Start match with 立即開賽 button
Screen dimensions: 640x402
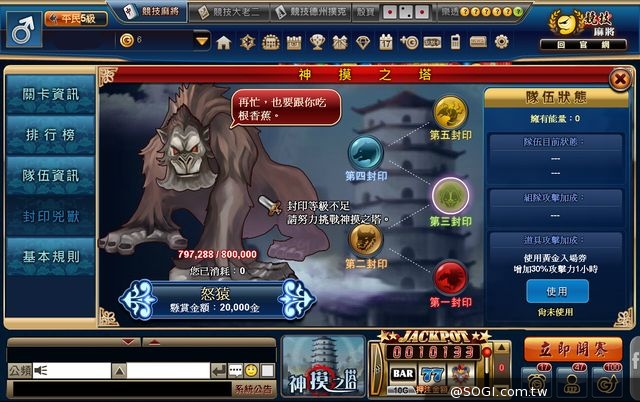click(x=572, y=349)
